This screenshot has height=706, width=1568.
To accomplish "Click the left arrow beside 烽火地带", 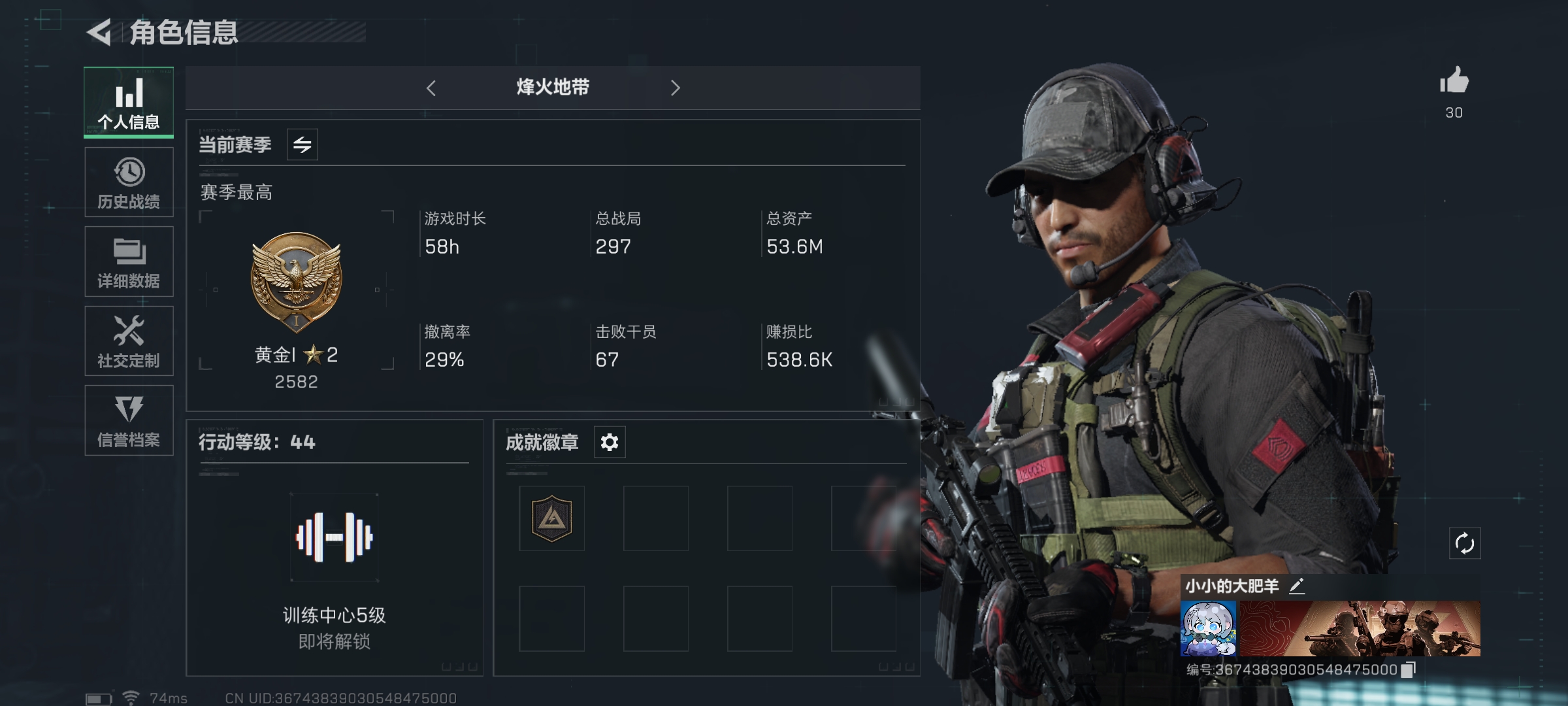I will 431,88.
